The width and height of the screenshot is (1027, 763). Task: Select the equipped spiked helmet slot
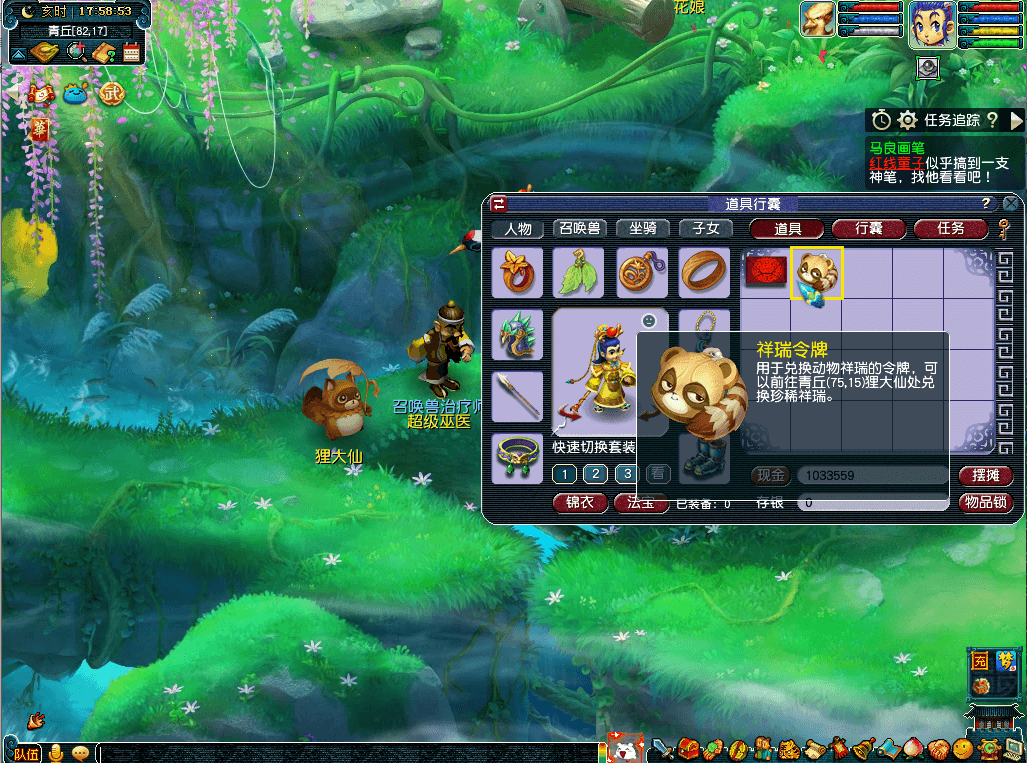click(517, 335)
